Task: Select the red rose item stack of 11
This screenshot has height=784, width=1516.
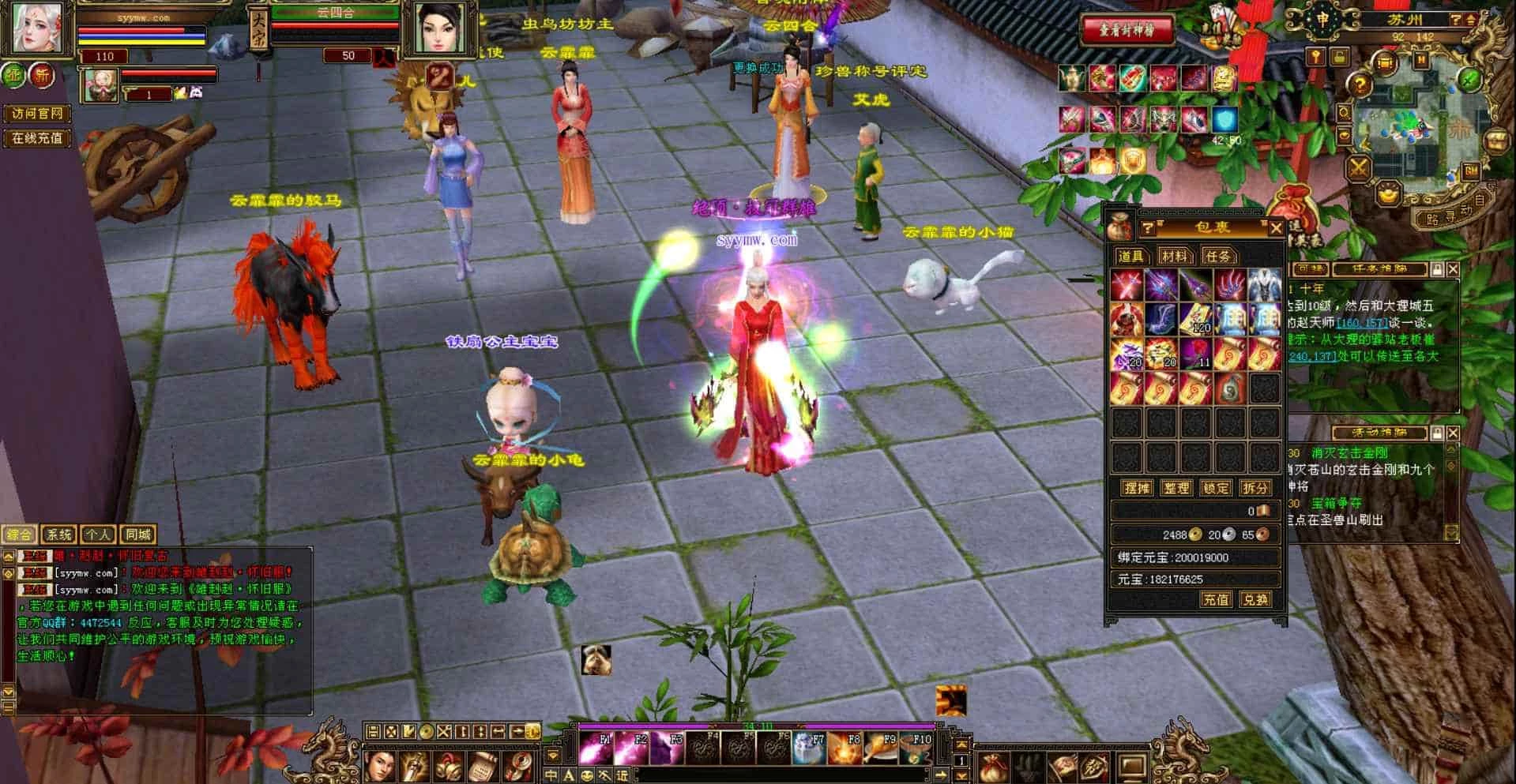Action: [x=1195, y=354]
